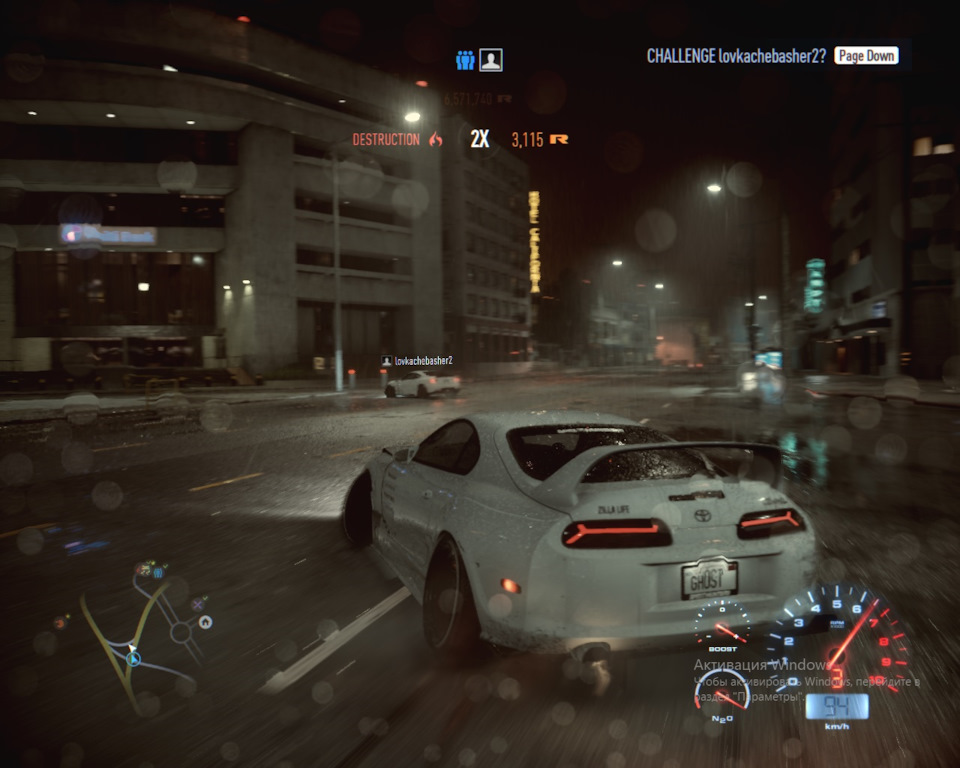This screenshot has height=768, width=960.
Task: Open the player profile portrait icon
Action: click(x=490, y=60)
